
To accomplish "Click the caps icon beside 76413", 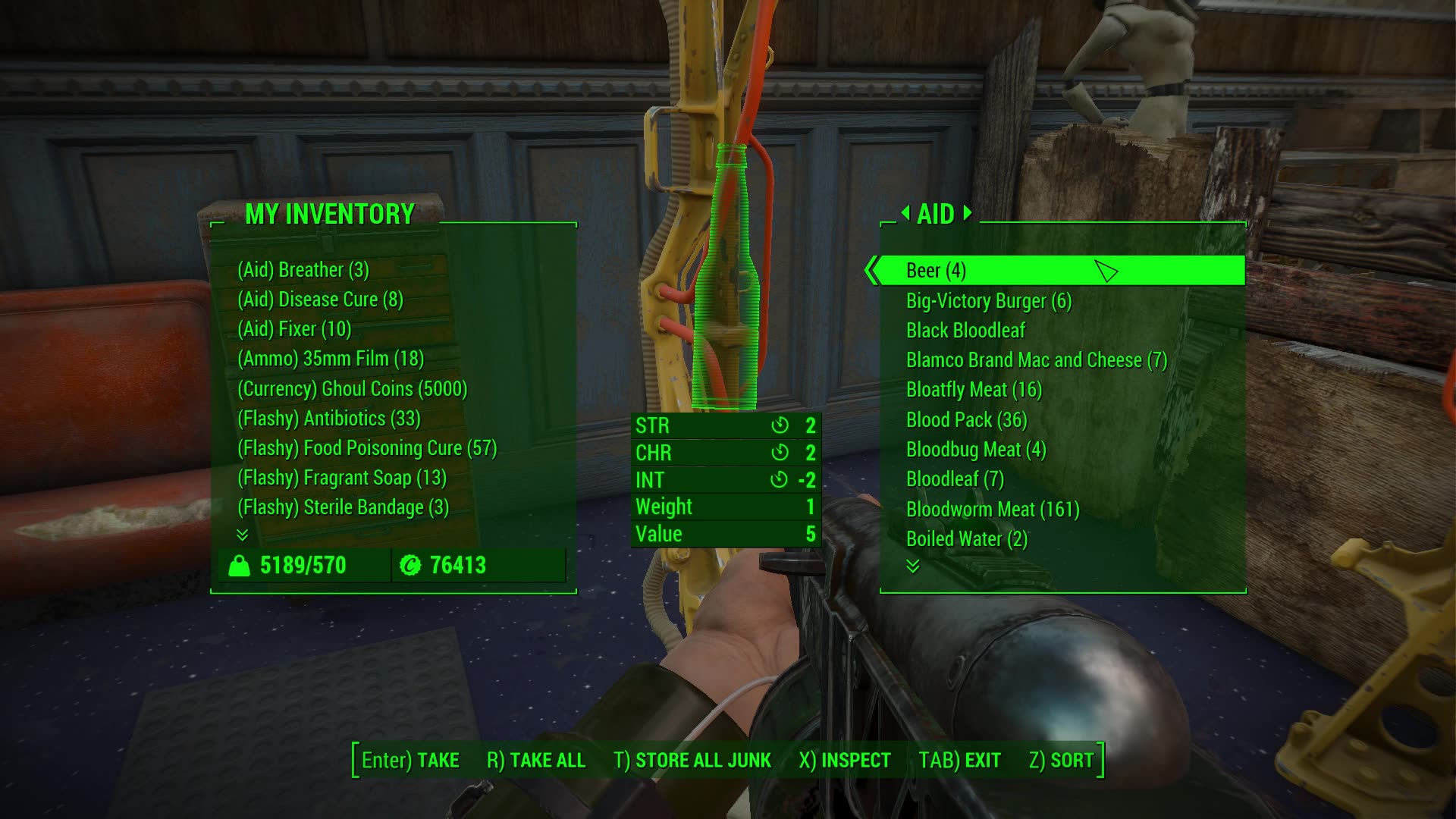I will (409, 564).
